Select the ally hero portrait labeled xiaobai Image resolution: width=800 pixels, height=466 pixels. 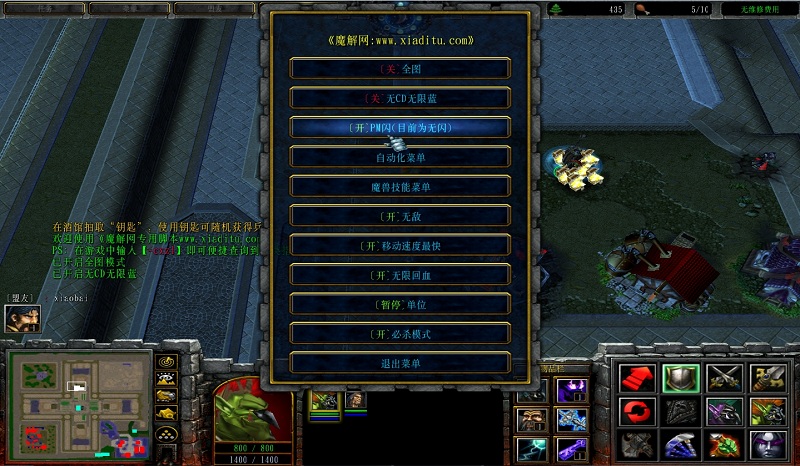(x=21, y=319)
